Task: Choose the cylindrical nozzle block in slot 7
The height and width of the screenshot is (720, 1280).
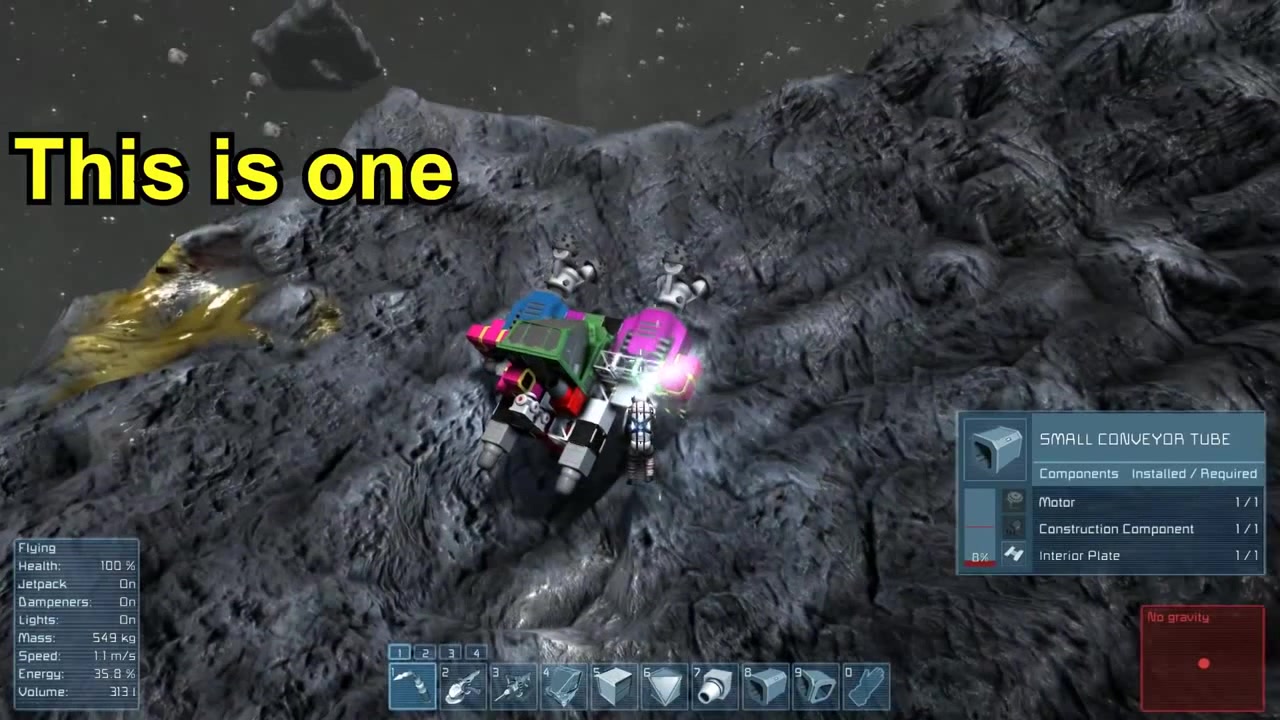Action: point(716,686)
